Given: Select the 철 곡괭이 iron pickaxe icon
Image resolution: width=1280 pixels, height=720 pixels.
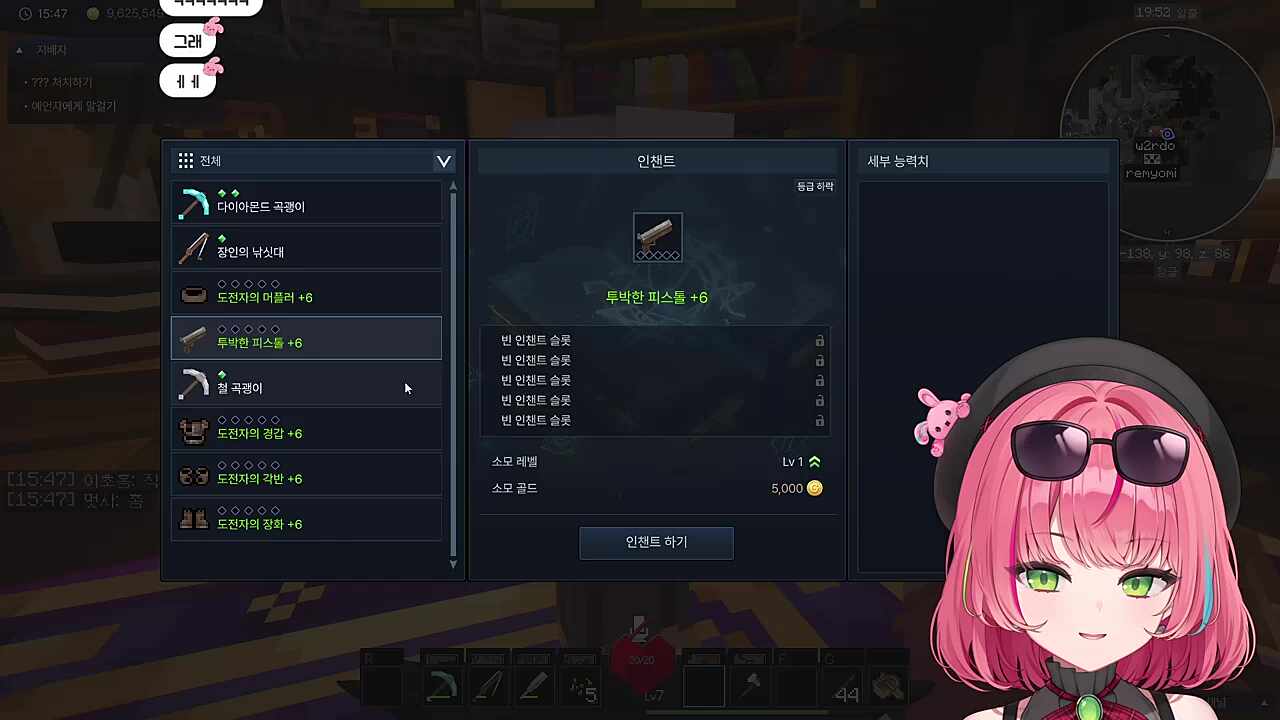Looking at the screenshot, I should [194, 386].
